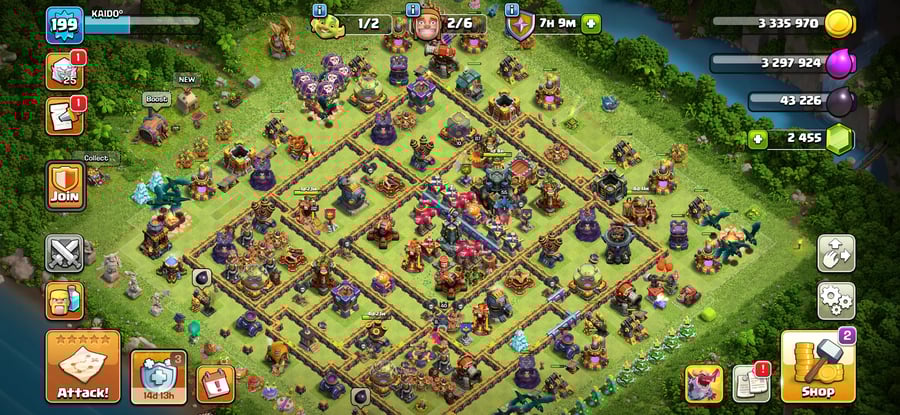Viewport: 900px width, 415px height.
Task: Open the shield with 14d 13h timer
Action: (158, 378)
